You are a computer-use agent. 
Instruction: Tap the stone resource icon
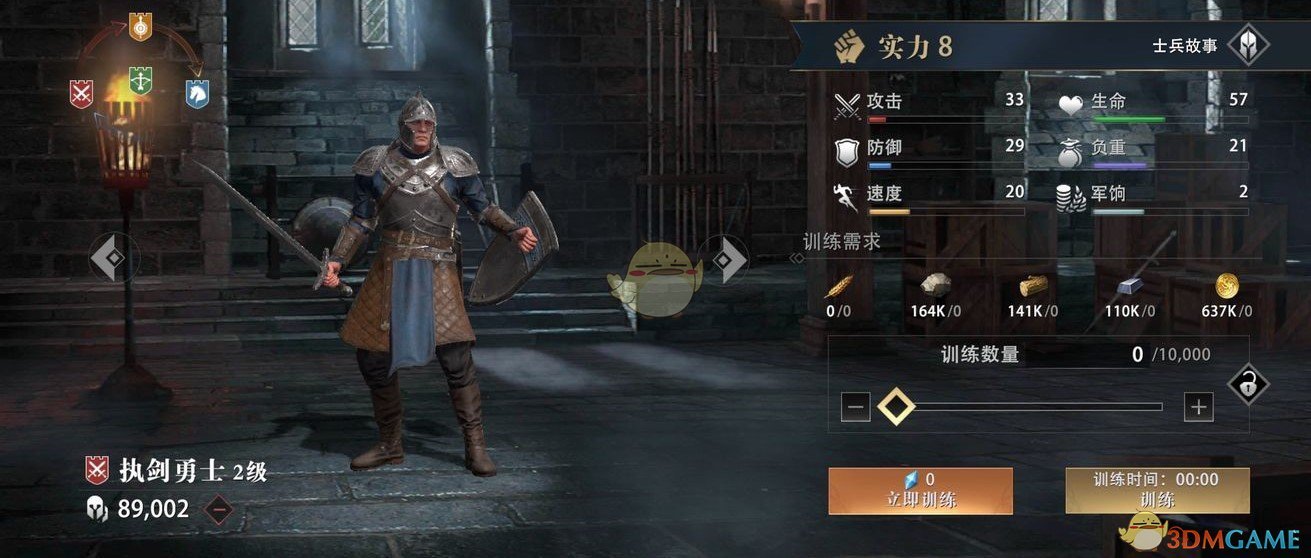pos(935,287)
